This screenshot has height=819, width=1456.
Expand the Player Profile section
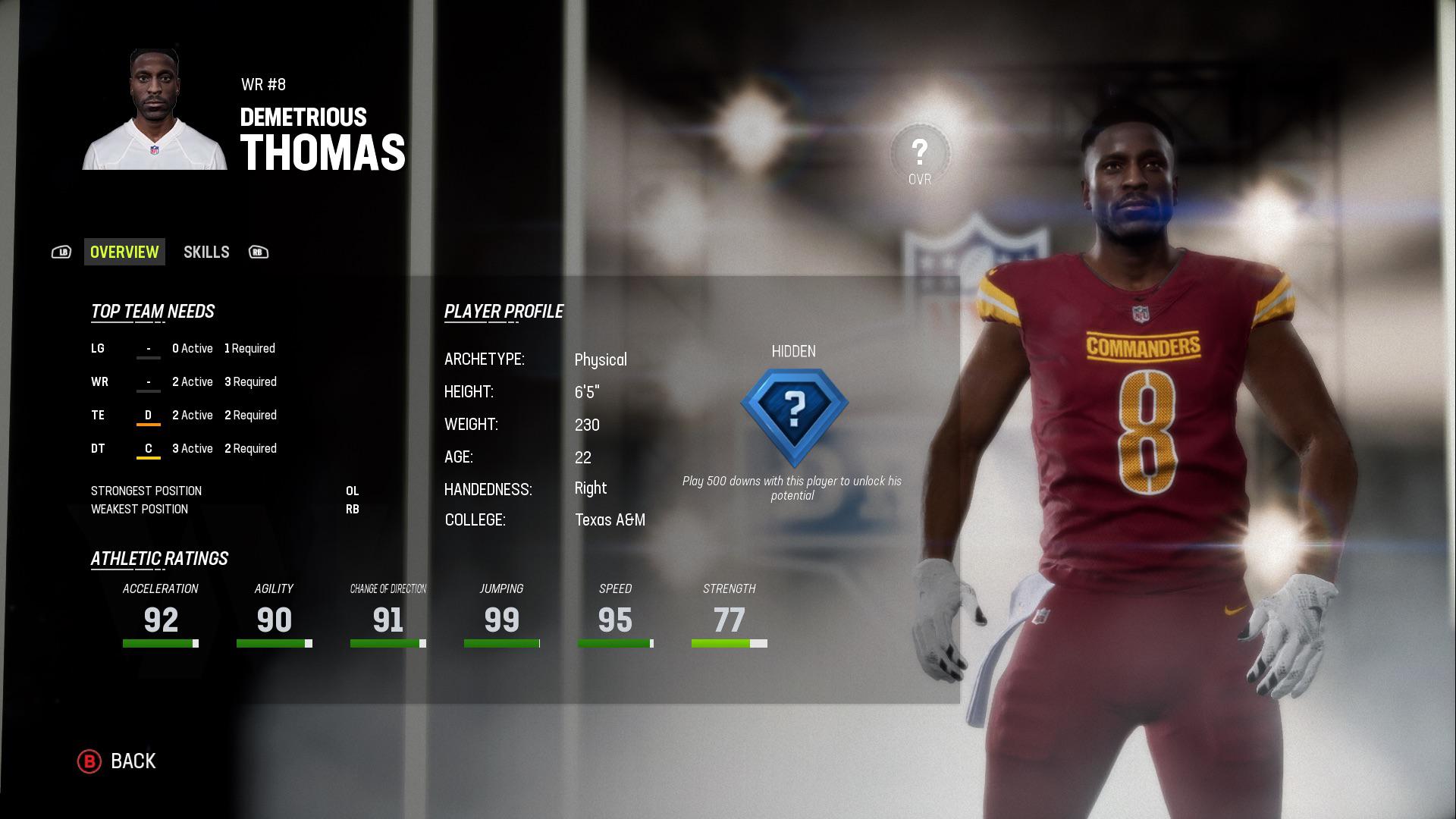point(504,310)
